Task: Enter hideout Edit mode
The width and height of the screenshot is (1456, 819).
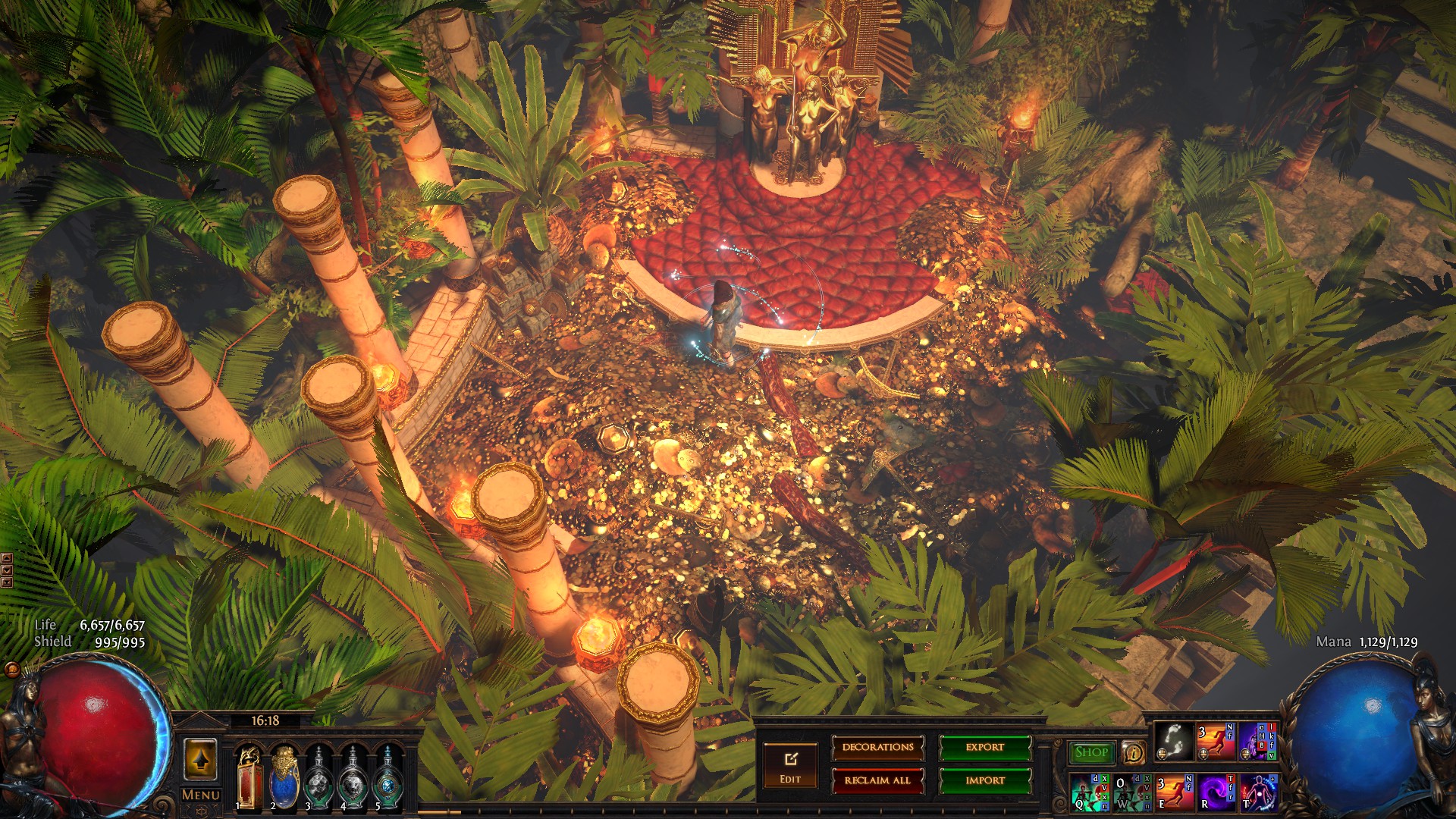Action: [790, 766]
